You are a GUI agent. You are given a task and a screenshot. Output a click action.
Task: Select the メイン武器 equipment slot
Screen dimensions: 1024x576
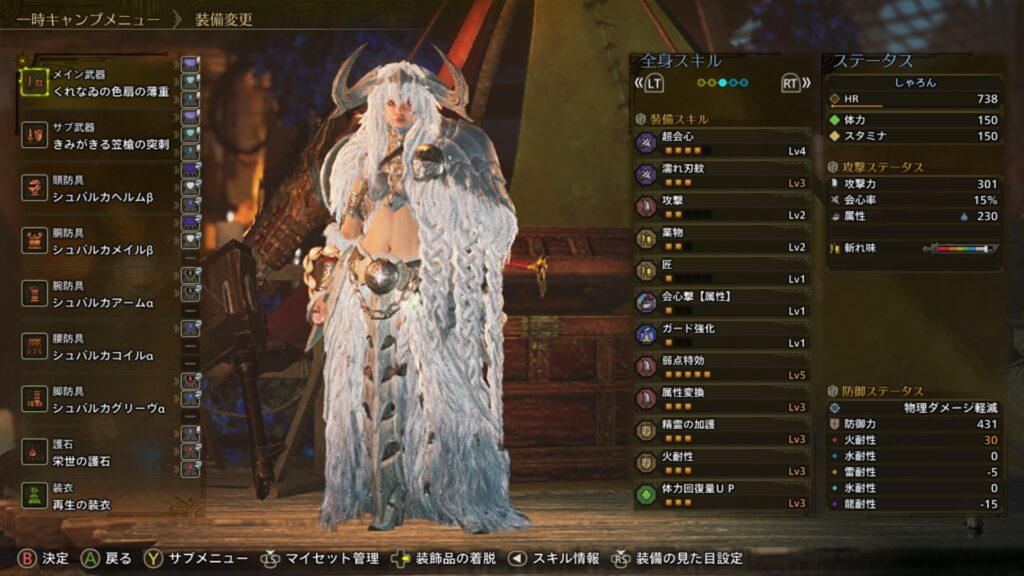click(98, 83)
